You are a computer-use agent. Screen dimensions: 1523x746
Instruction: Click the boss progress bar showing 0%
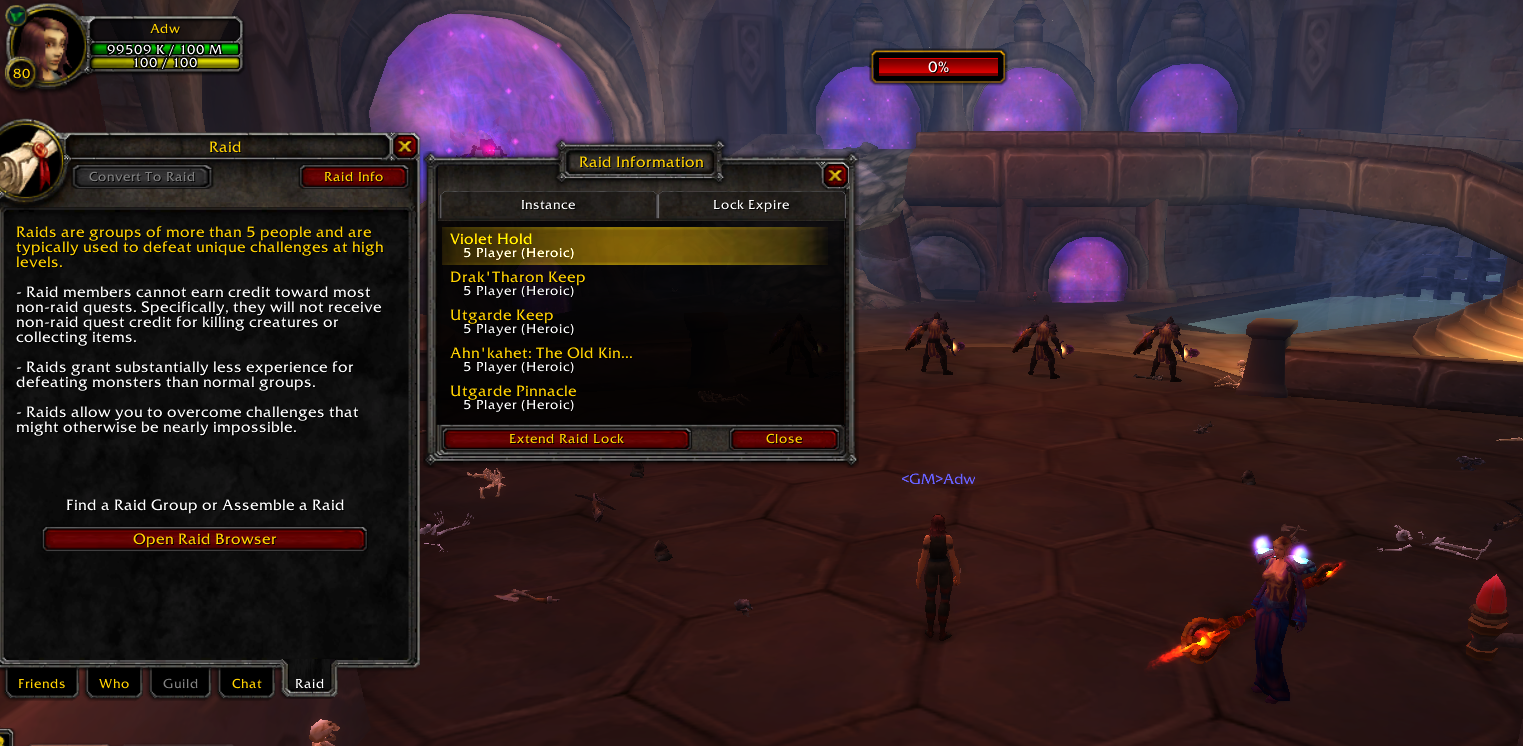click(x=938, y=66)
